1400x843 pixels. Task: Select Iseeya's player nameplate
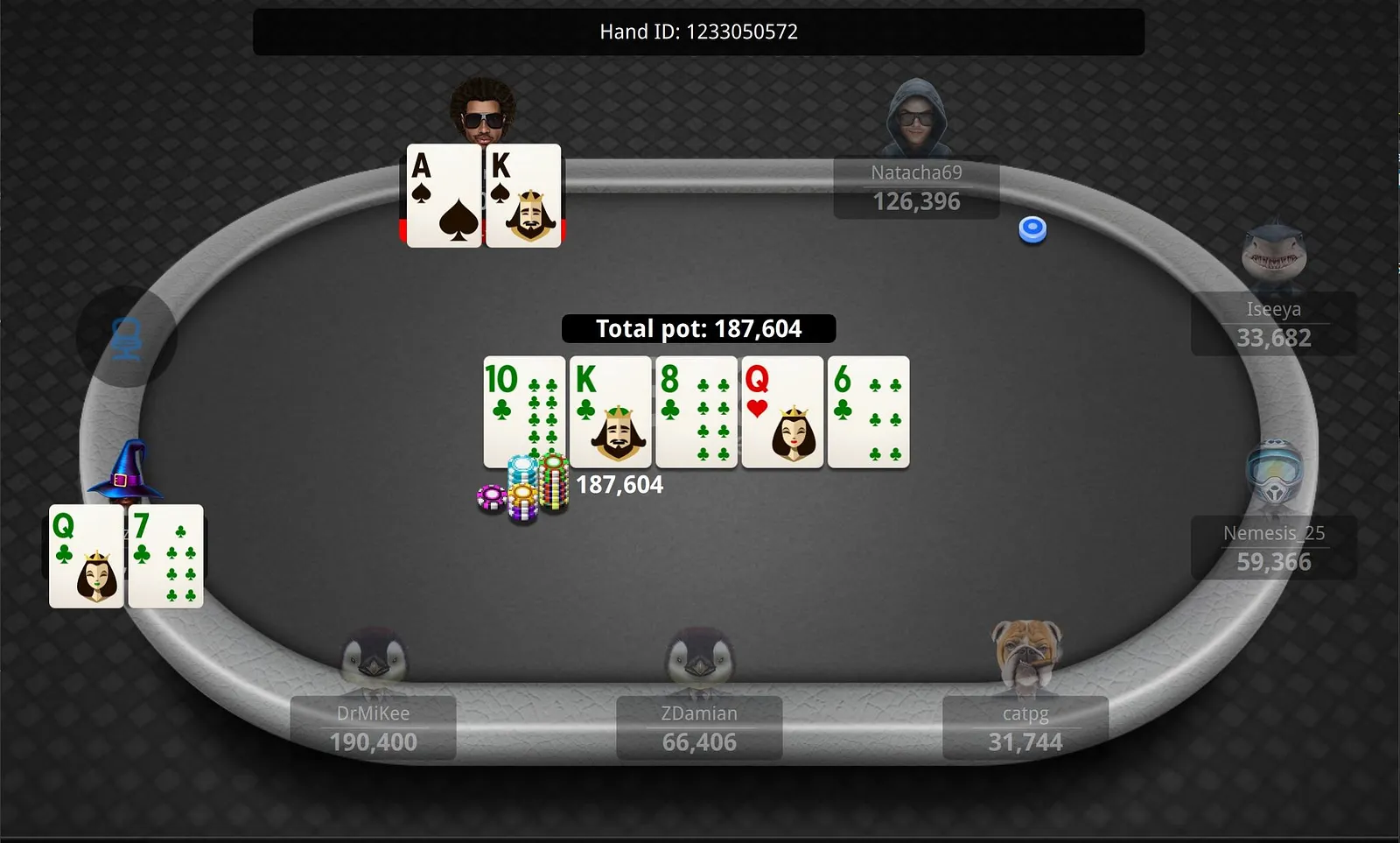point(1273,325)
